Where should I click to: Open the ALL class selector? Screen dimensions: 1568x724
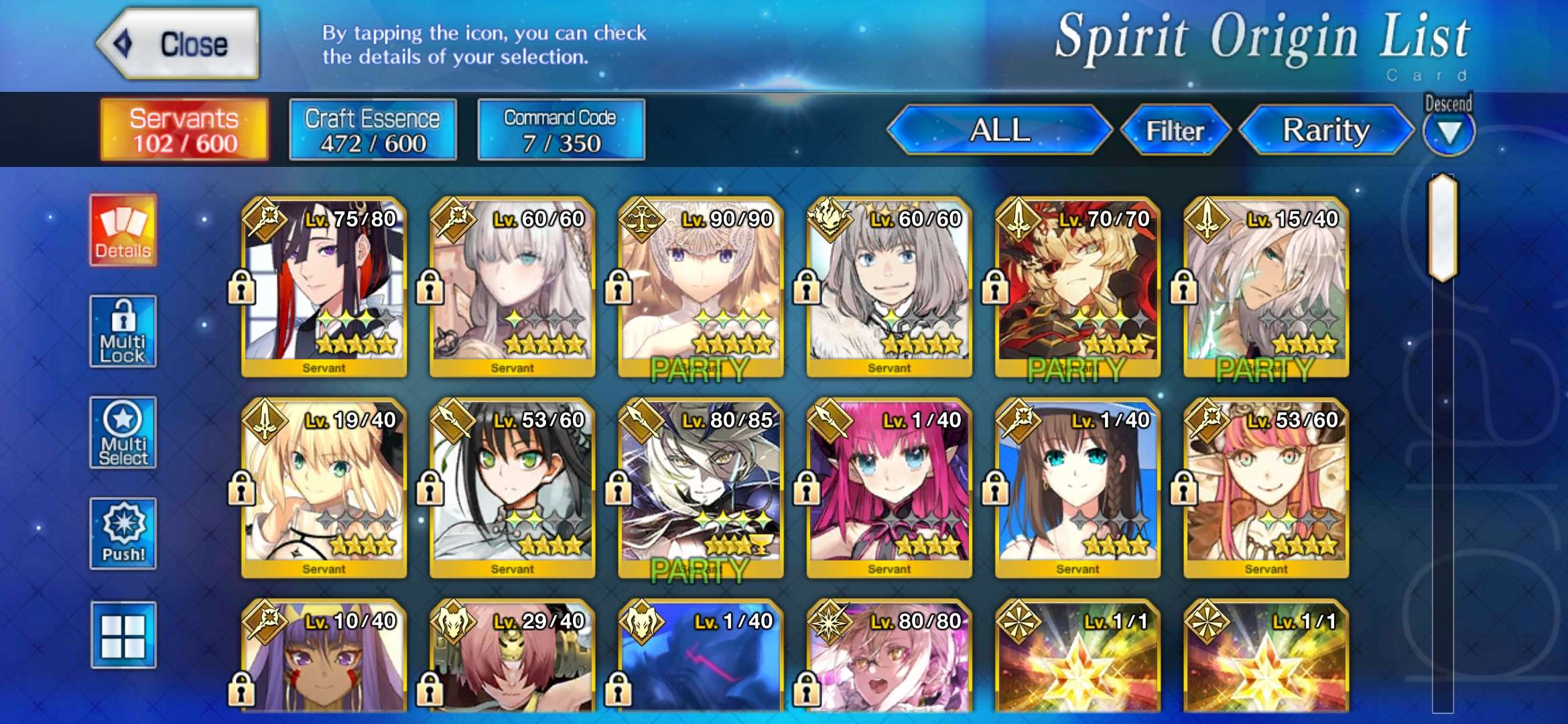(999, 130)
